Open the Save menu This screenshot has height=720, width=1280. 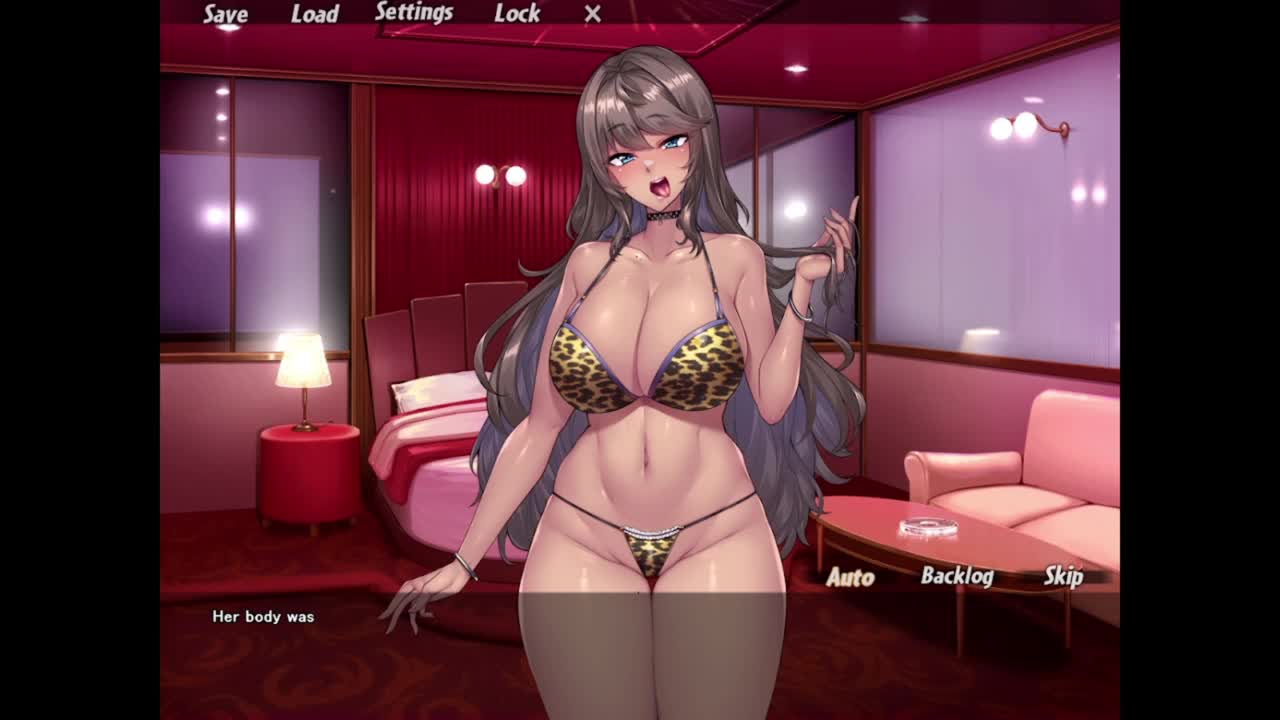[225, 14]
